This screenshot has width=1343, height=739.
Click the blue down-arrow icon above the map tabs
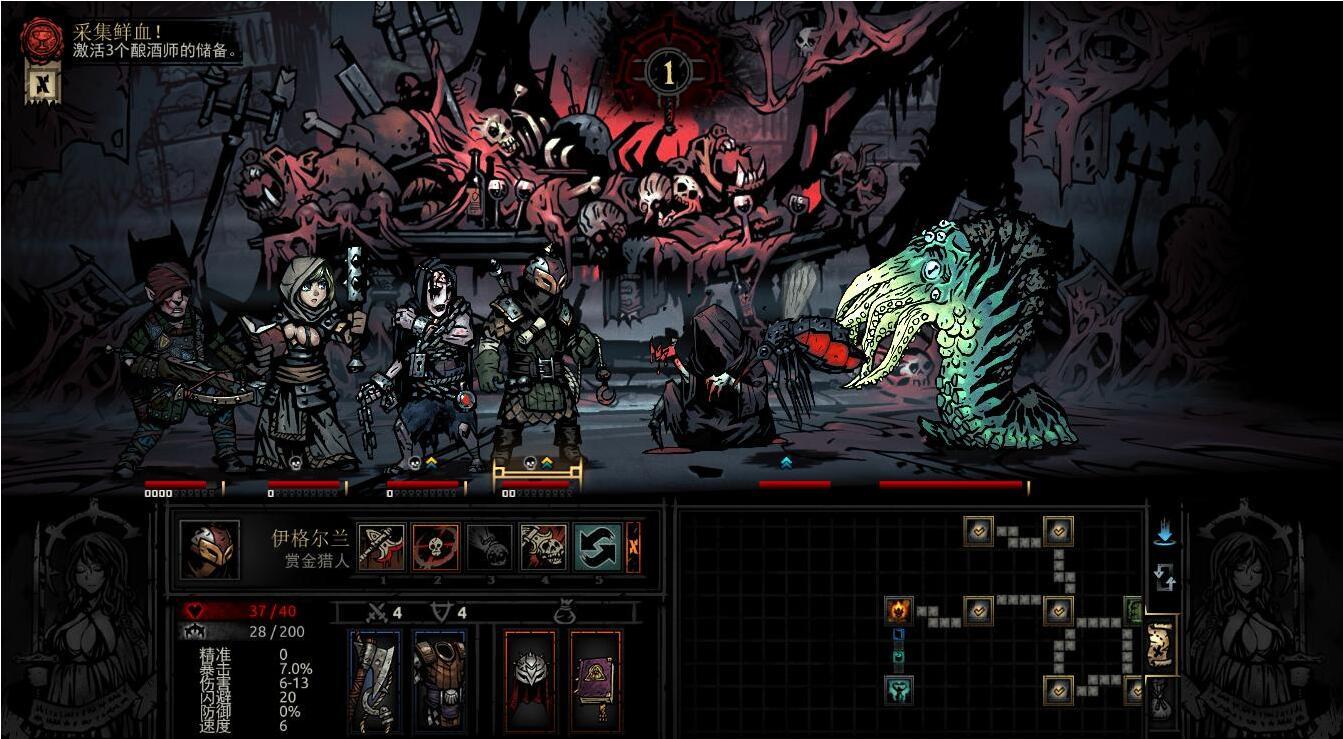pyautogui.click(x=1164, y=533)
